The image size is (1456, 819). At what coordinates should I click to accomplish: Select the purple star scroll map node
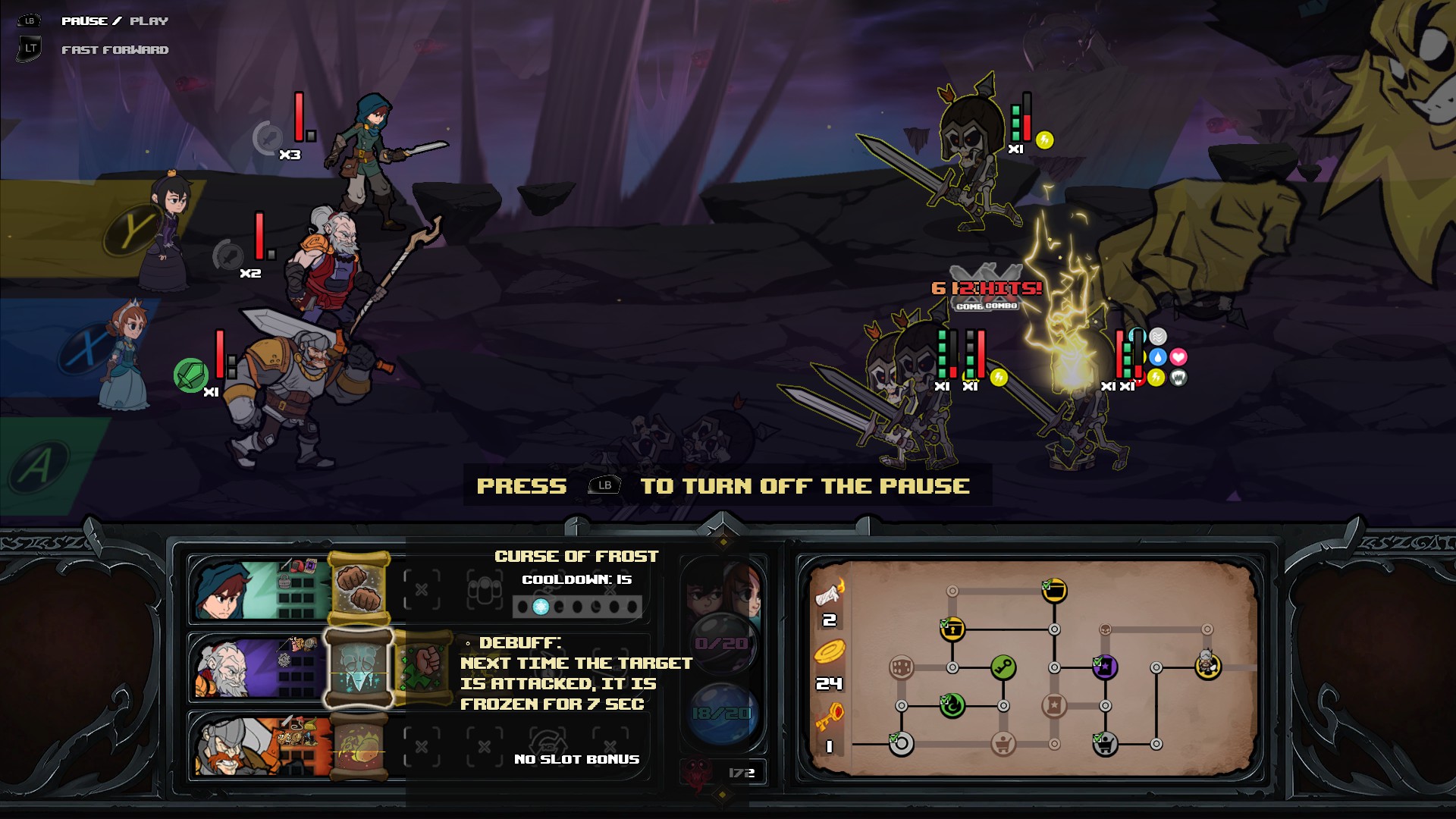coord(1105,667)
